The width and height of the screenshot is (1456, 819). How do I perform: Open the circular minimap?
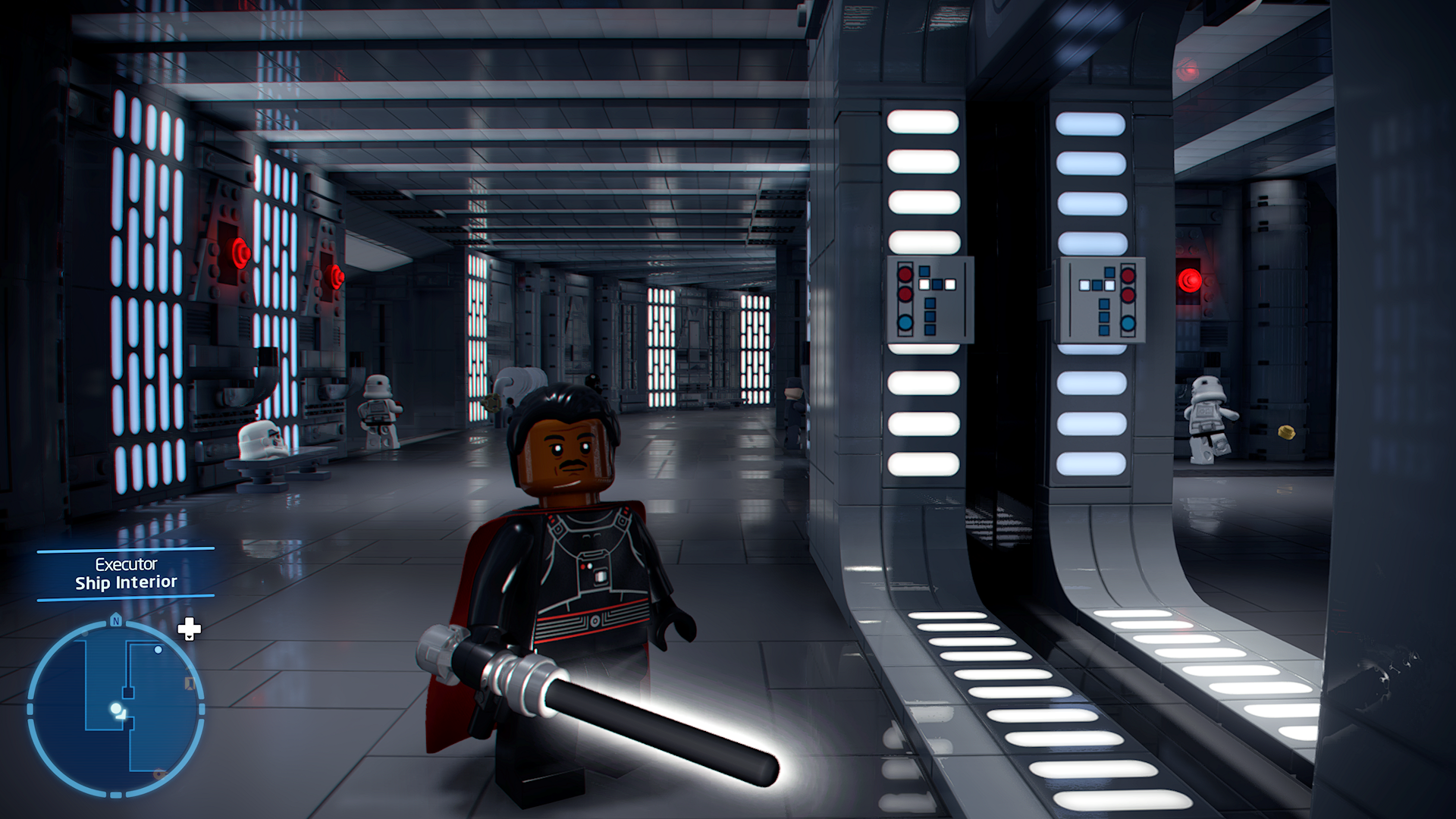click(116, 708)
